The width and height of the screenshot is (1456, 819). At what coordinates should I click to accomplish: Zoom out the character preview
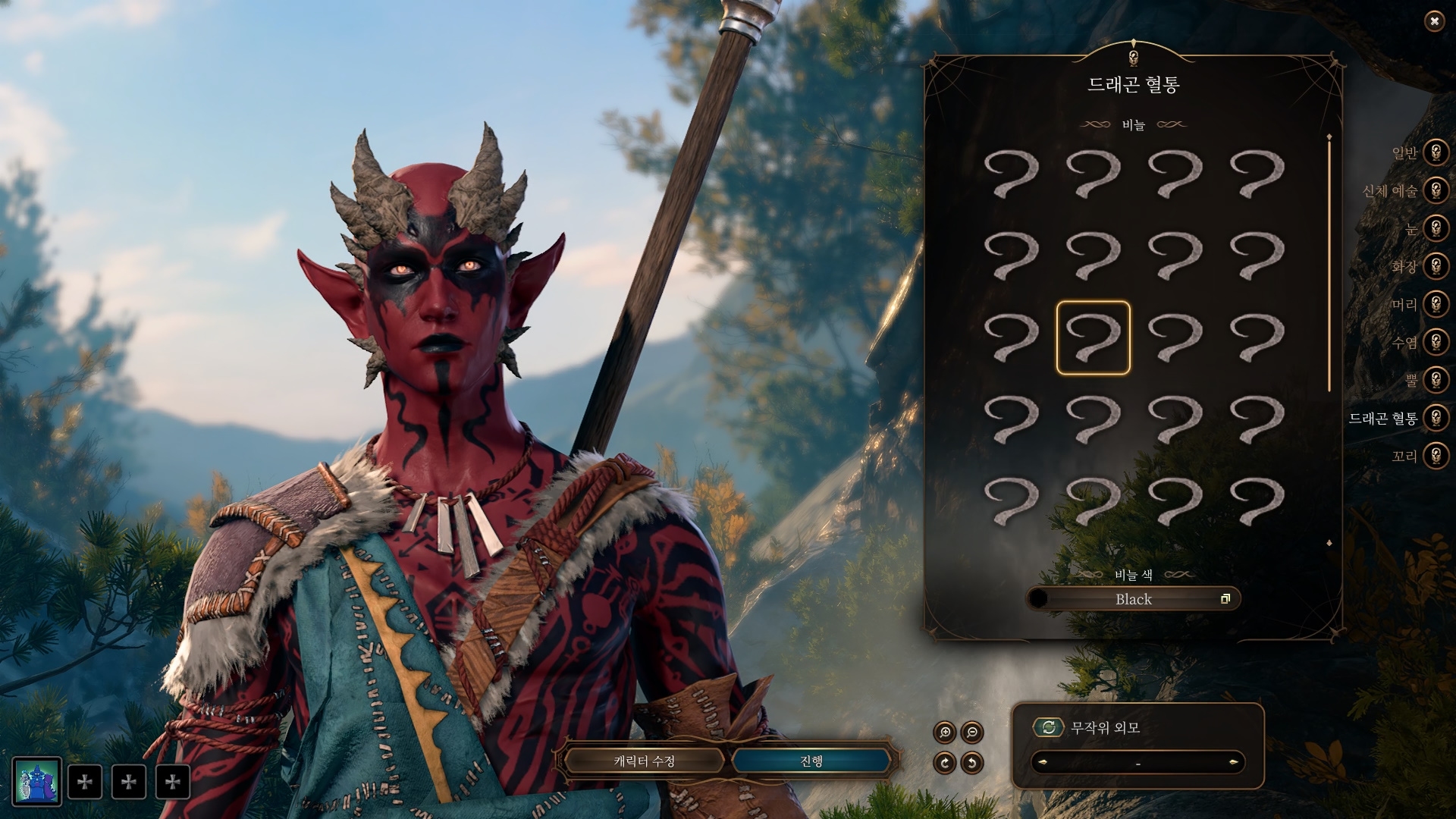coord(971,733)
